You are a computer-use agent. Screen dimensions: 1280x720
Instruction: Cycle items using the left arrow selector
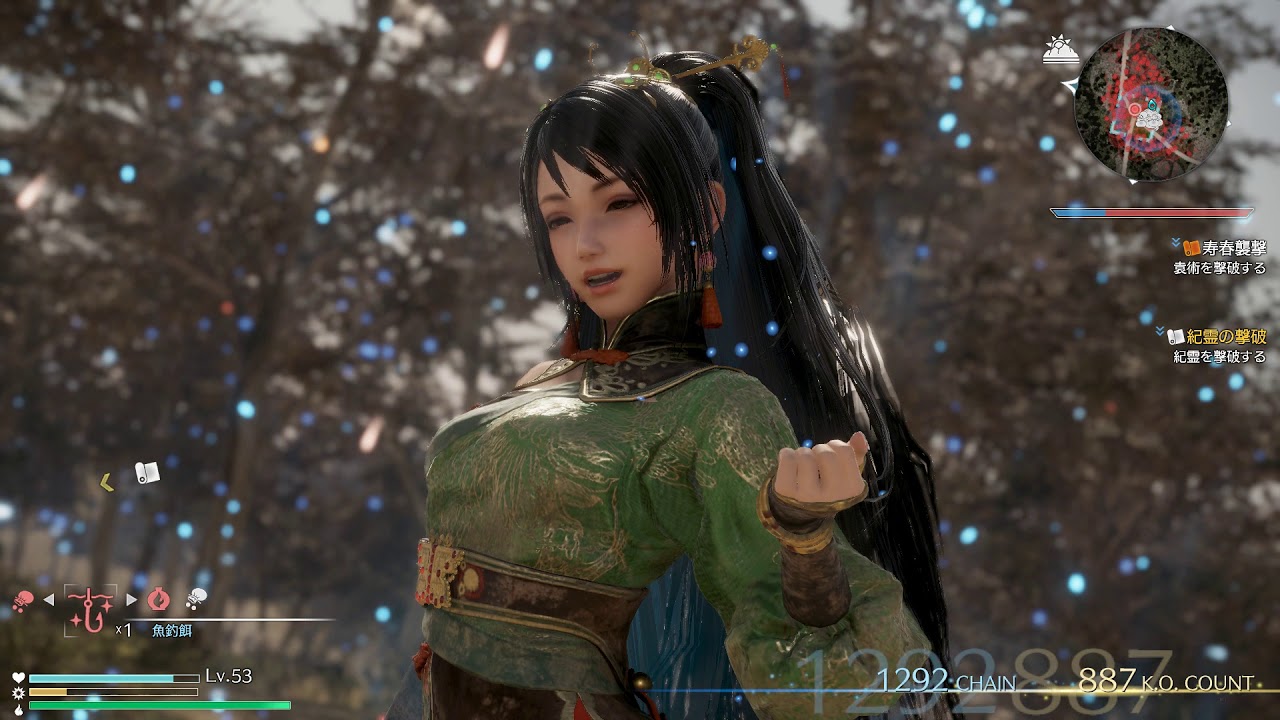pyautogui.click(x=47, y=599)
